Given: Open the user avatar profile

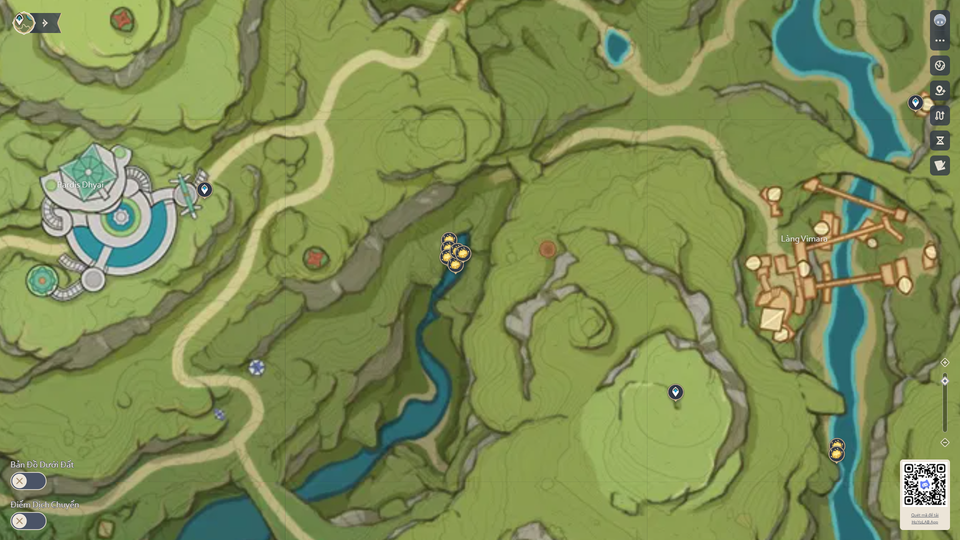Looking at the screenshot, I should point(940,20).
